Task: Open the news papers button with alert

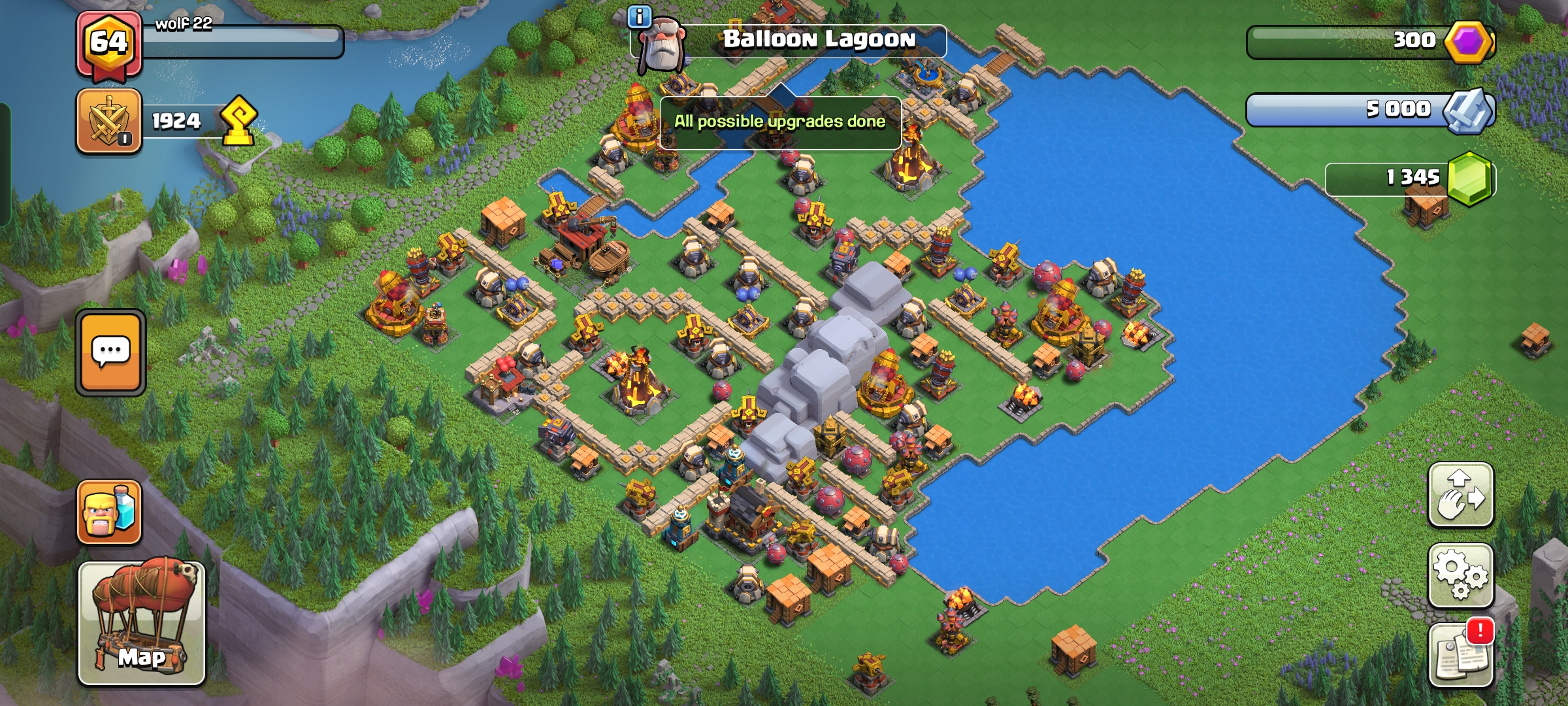Action: click(x=1461, y=654)
